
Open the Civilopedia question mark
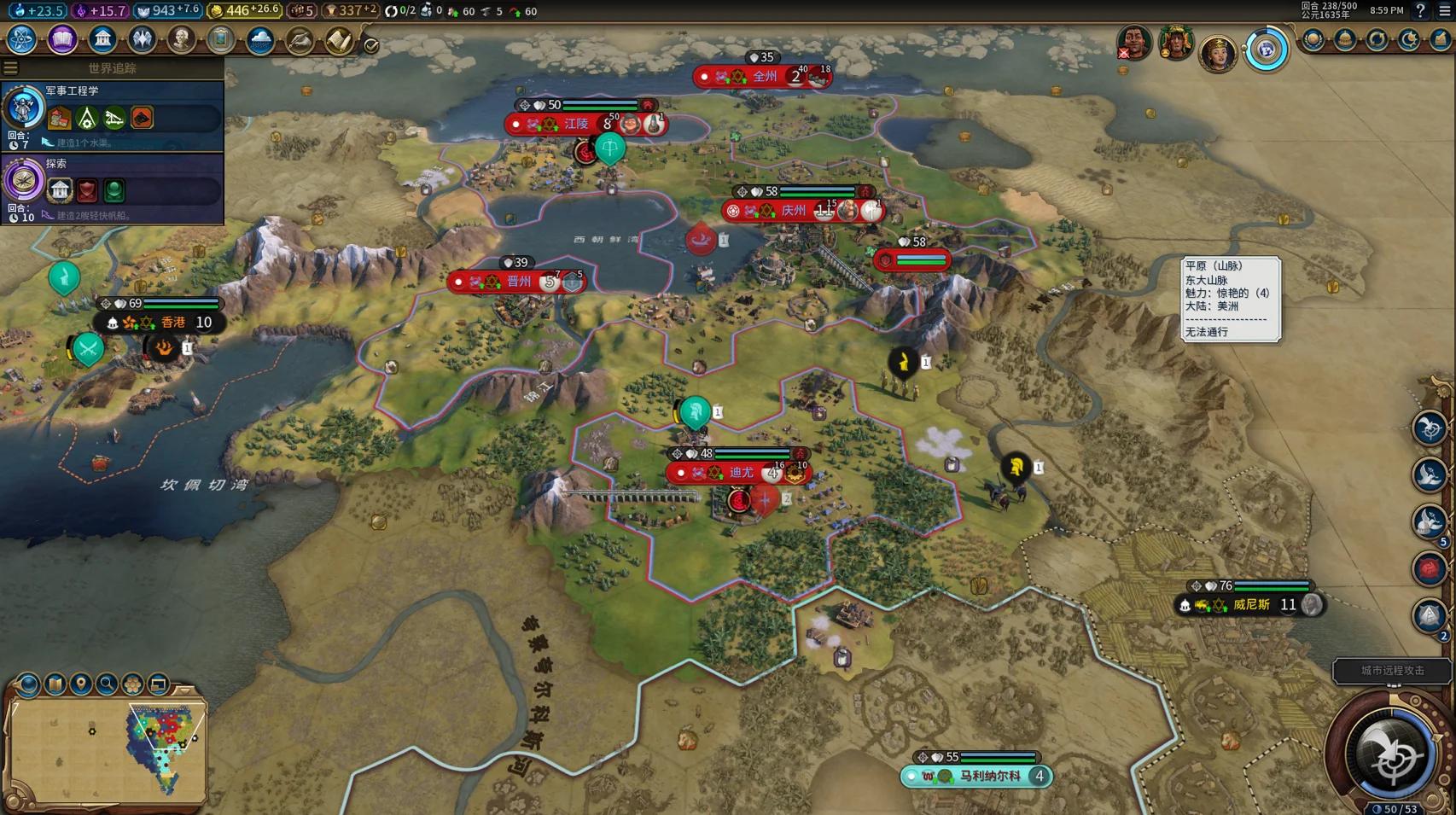pos(1420,10)
